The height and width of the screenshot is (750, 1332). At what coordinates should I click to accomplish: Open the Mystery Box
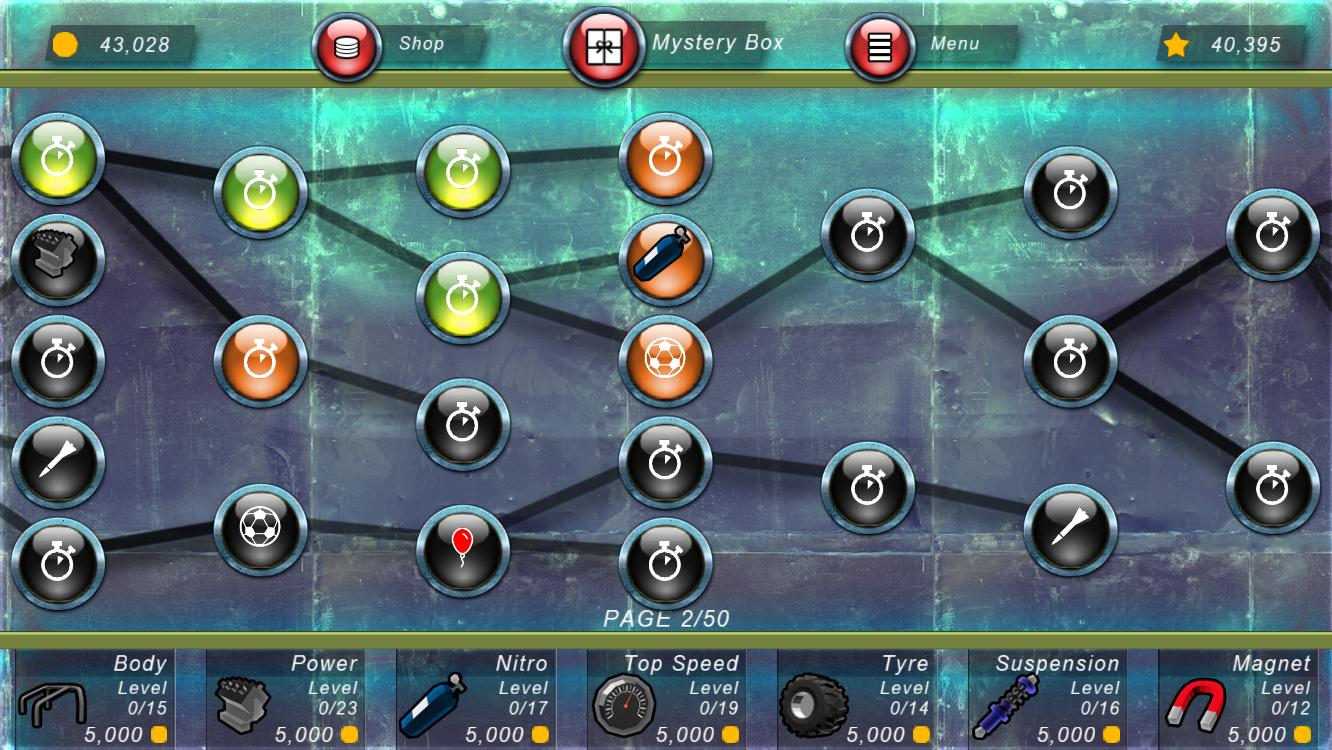point(604,46)
